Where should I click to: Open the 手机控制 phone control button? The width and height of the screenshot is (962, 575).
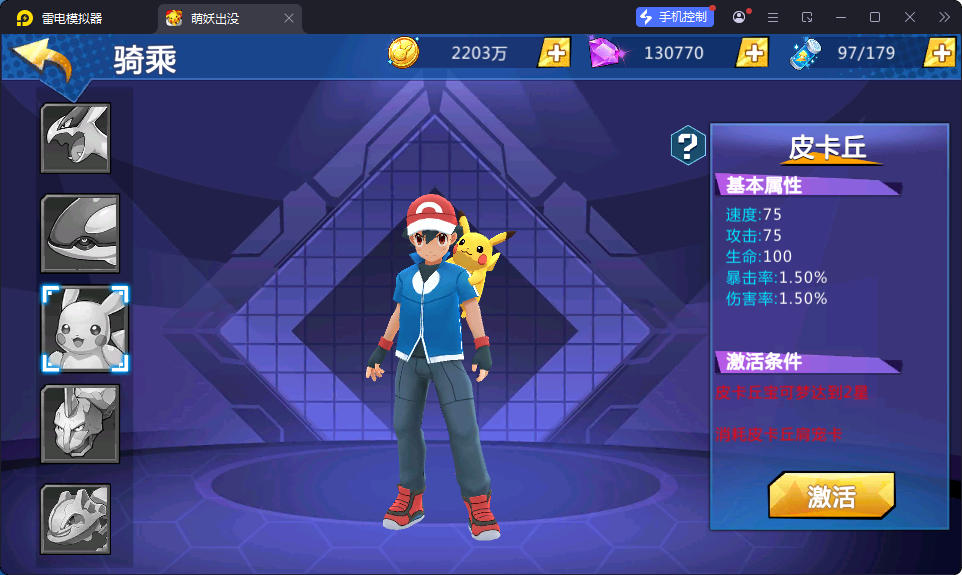click(674, 17)
